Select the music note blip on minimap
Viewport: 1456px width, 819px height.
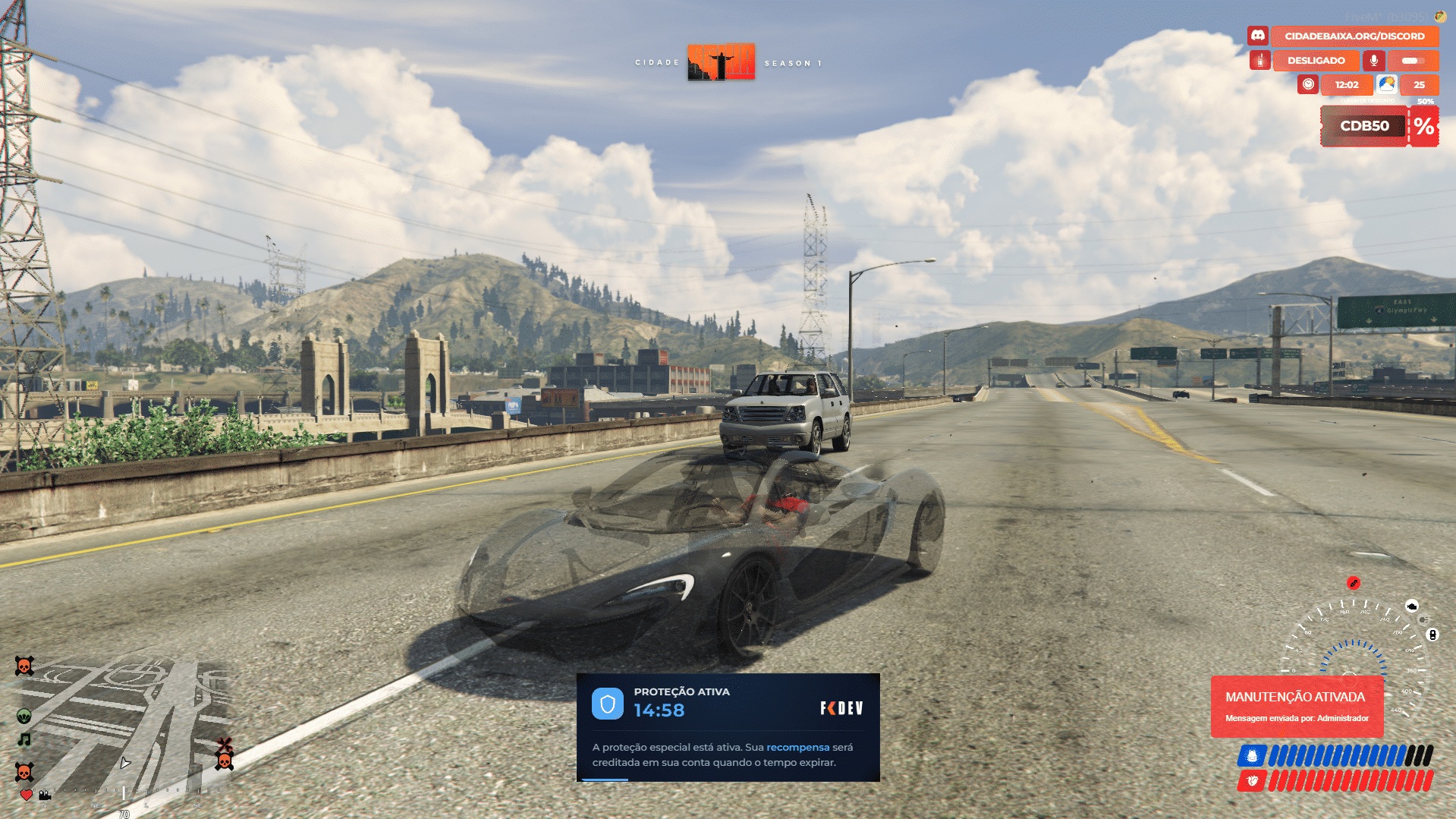click(24, 739)
